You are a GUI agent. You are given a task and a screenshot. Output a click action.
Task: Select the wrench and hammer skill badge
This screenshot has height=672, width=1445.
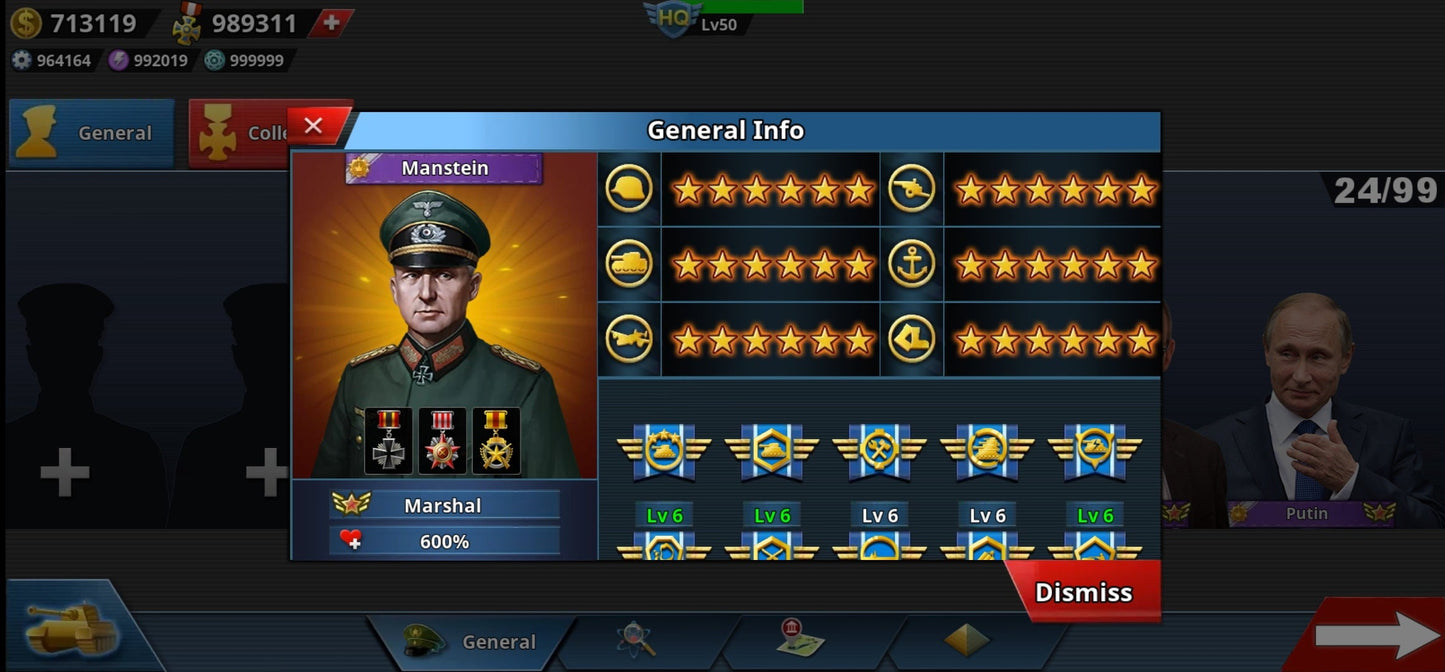tap(880, 450)
